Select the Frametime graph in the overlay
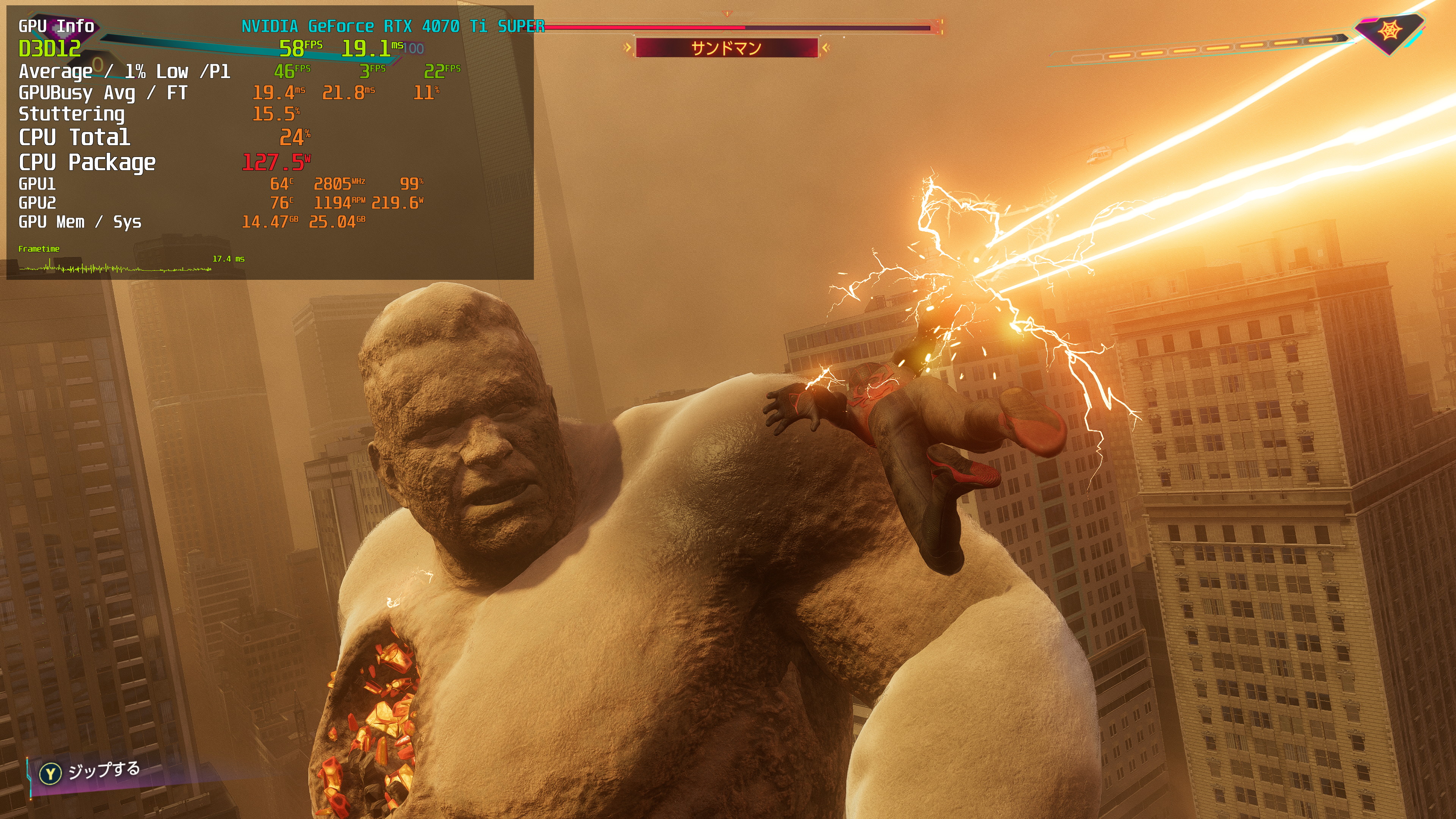Viewport: 1456px width, 819px height. coord(115,267)
